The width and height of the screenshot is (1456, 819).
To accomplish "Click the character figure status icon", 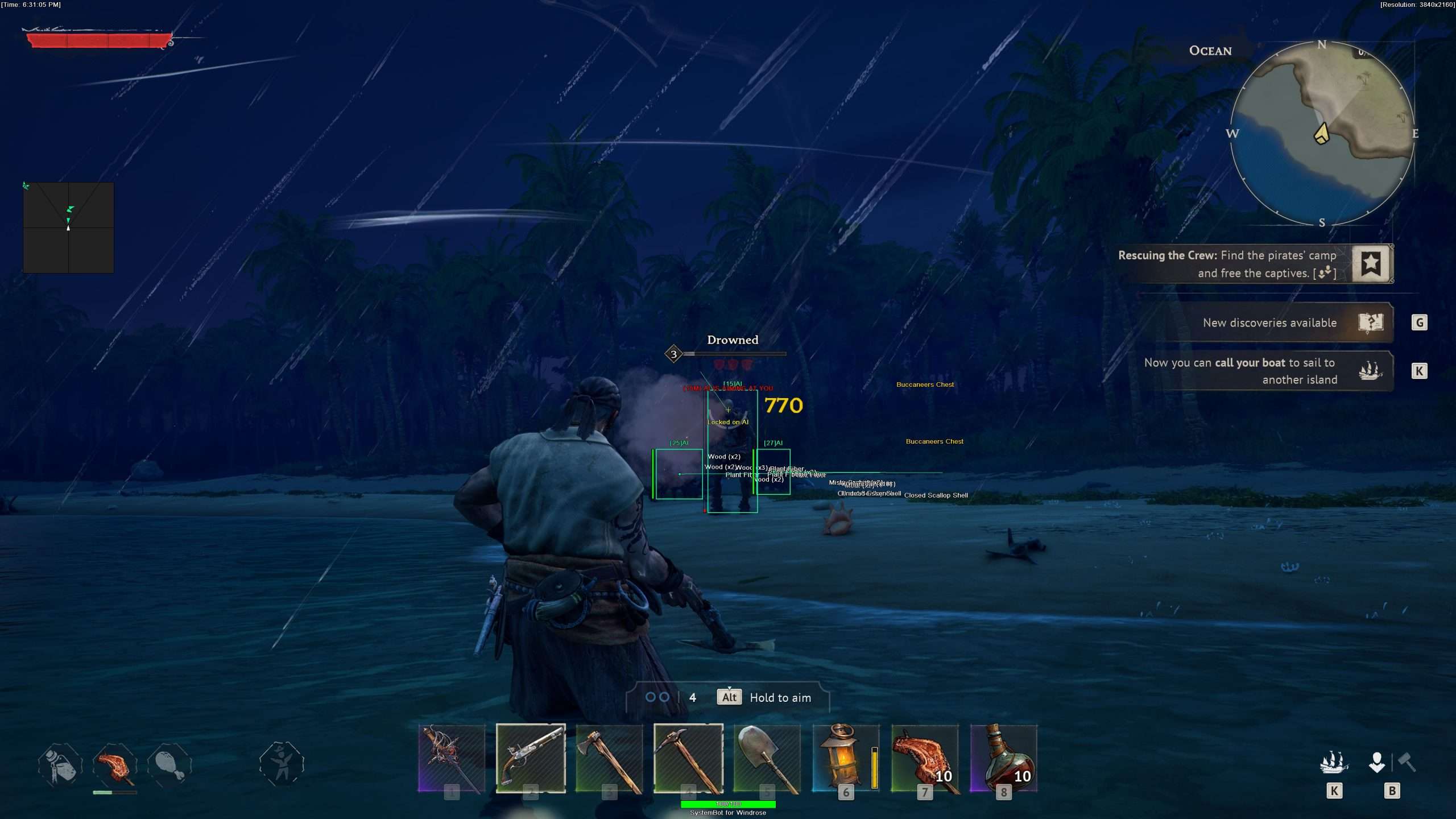I will (282, 764).
